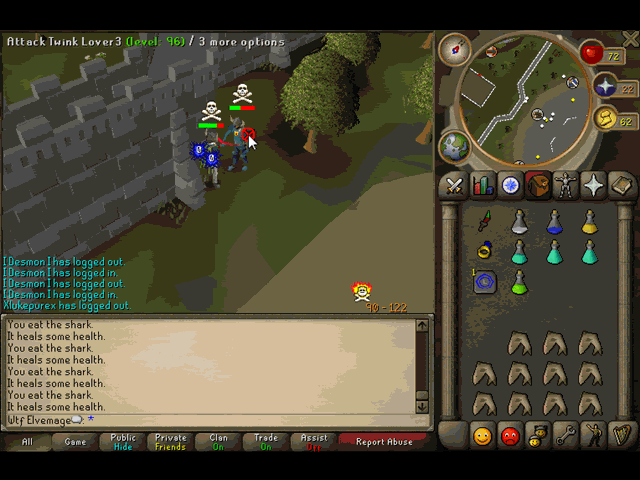This screenshot has height=480, width=640.
Task: Open the Worn Equipment tab
Action: [567, 186]
